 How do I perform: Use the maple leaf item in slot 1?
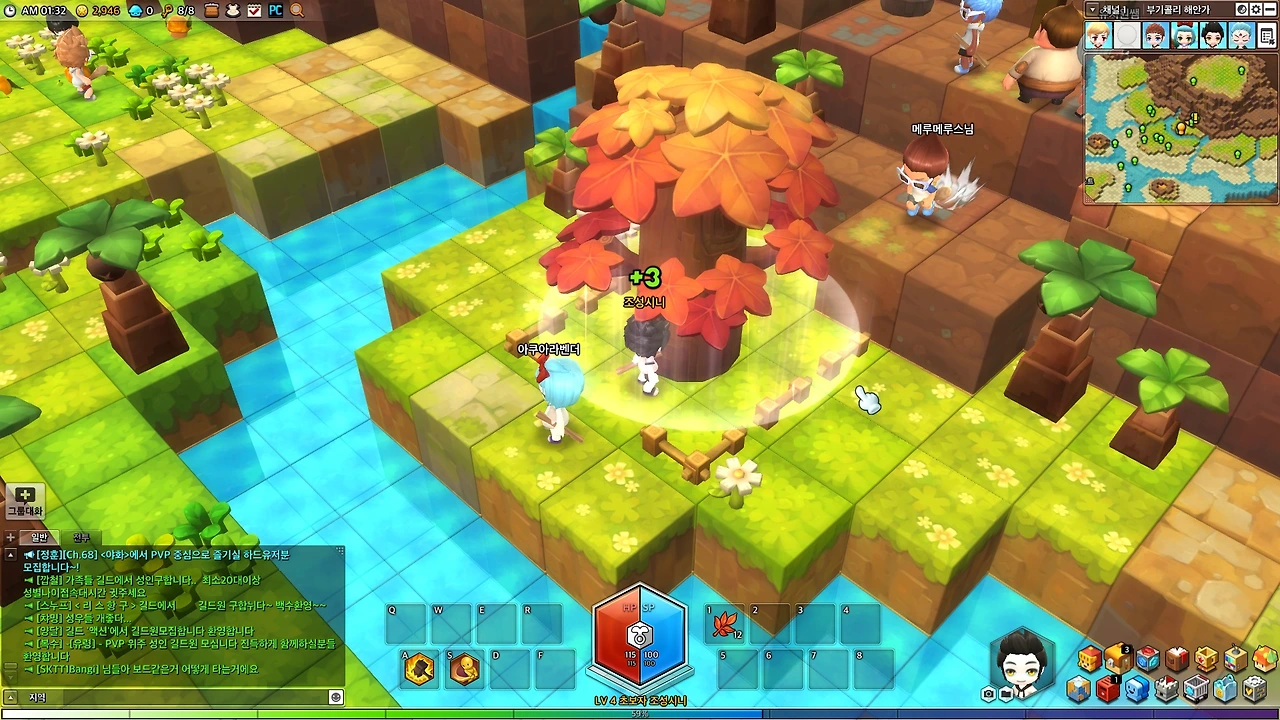(722, 625)
